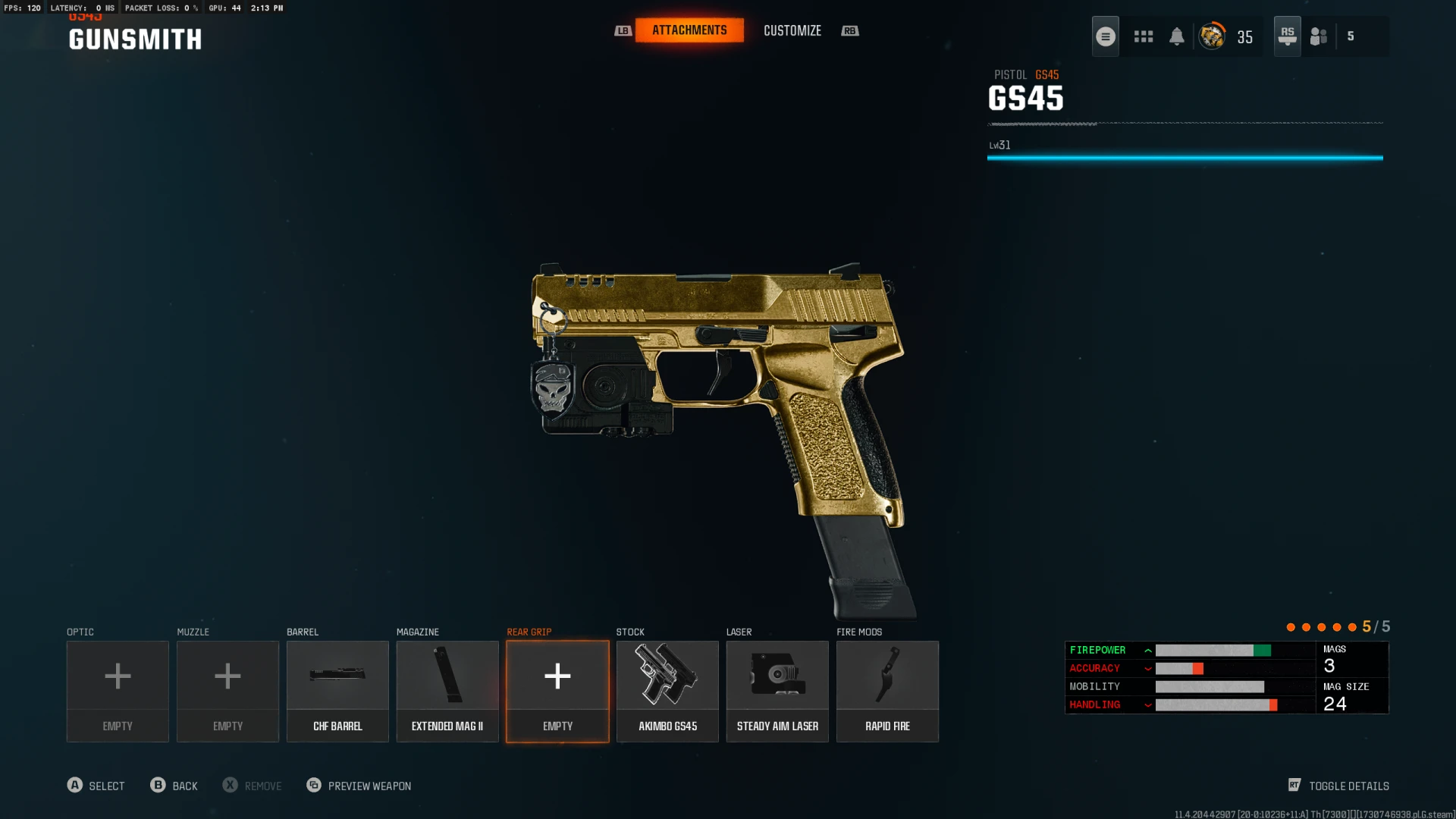The width and height of the screenshot is (1456, 819).
Task: Toggle details for weapon stats
Action: pyautogui.click(x=1338, y=786)
